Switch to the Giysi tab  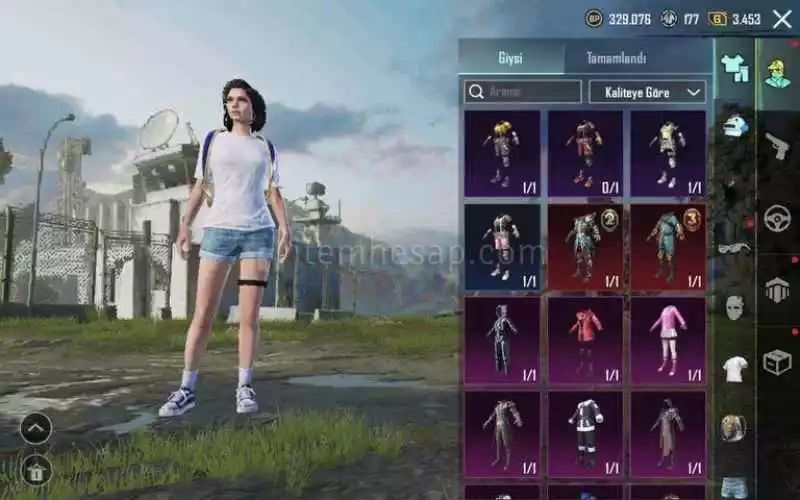(x=511, y=58)
